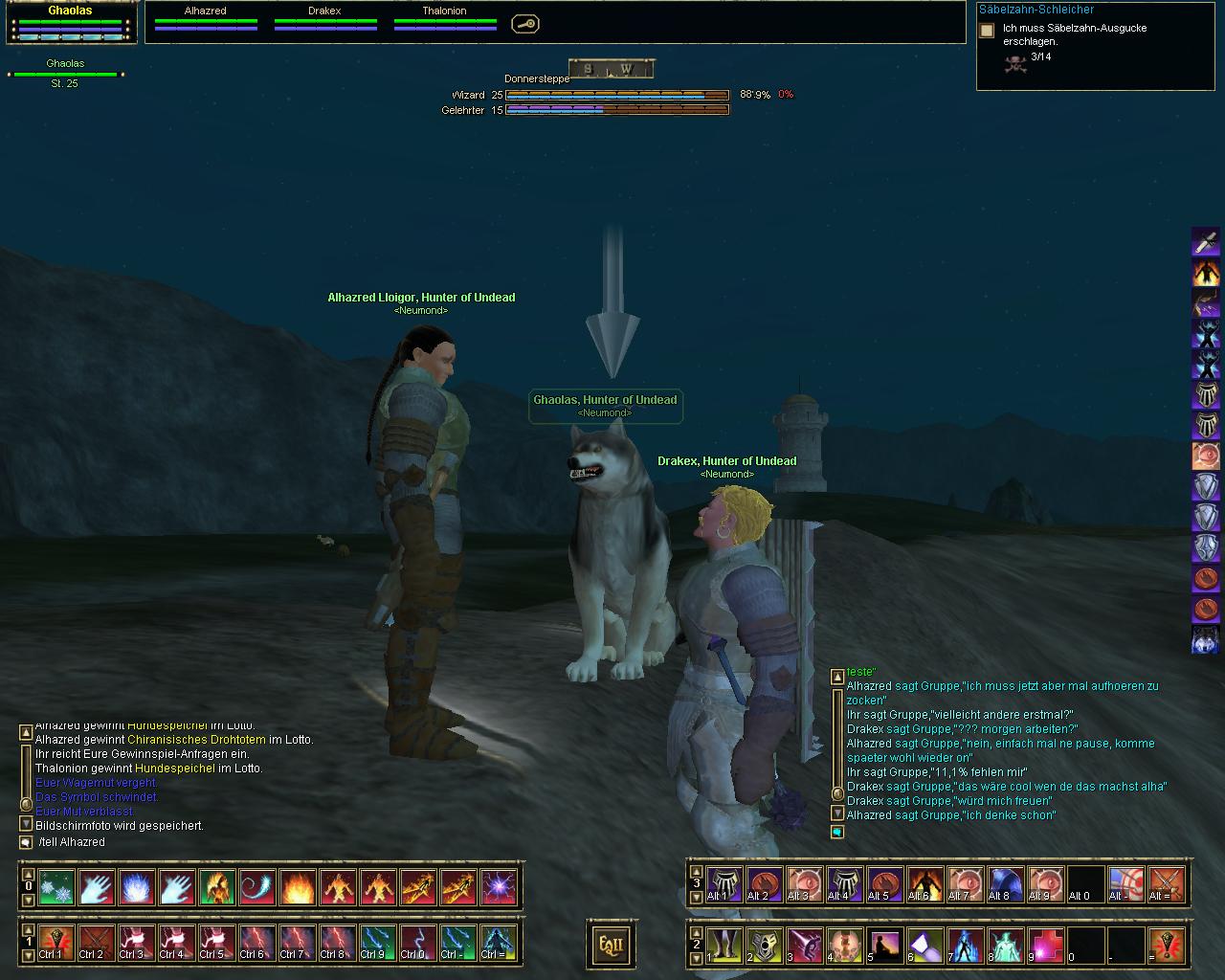The height and width of the screenshot is (980, 1225).
Task: Activate the bonfire flame spell
Action: (x=298, y=887)
